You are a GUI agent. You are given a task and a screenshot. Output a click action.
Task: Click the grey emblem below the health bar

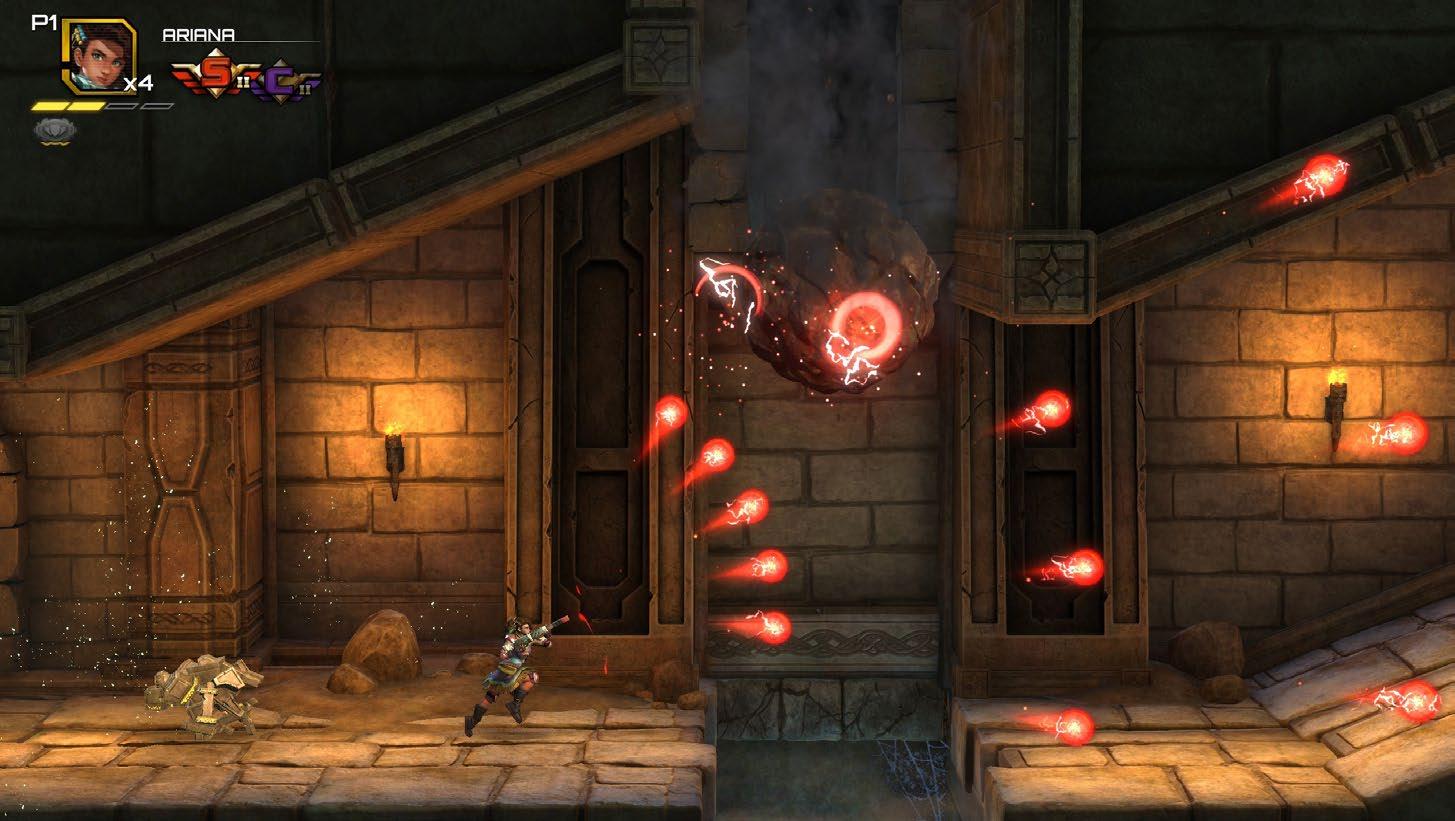pos(51,130)
